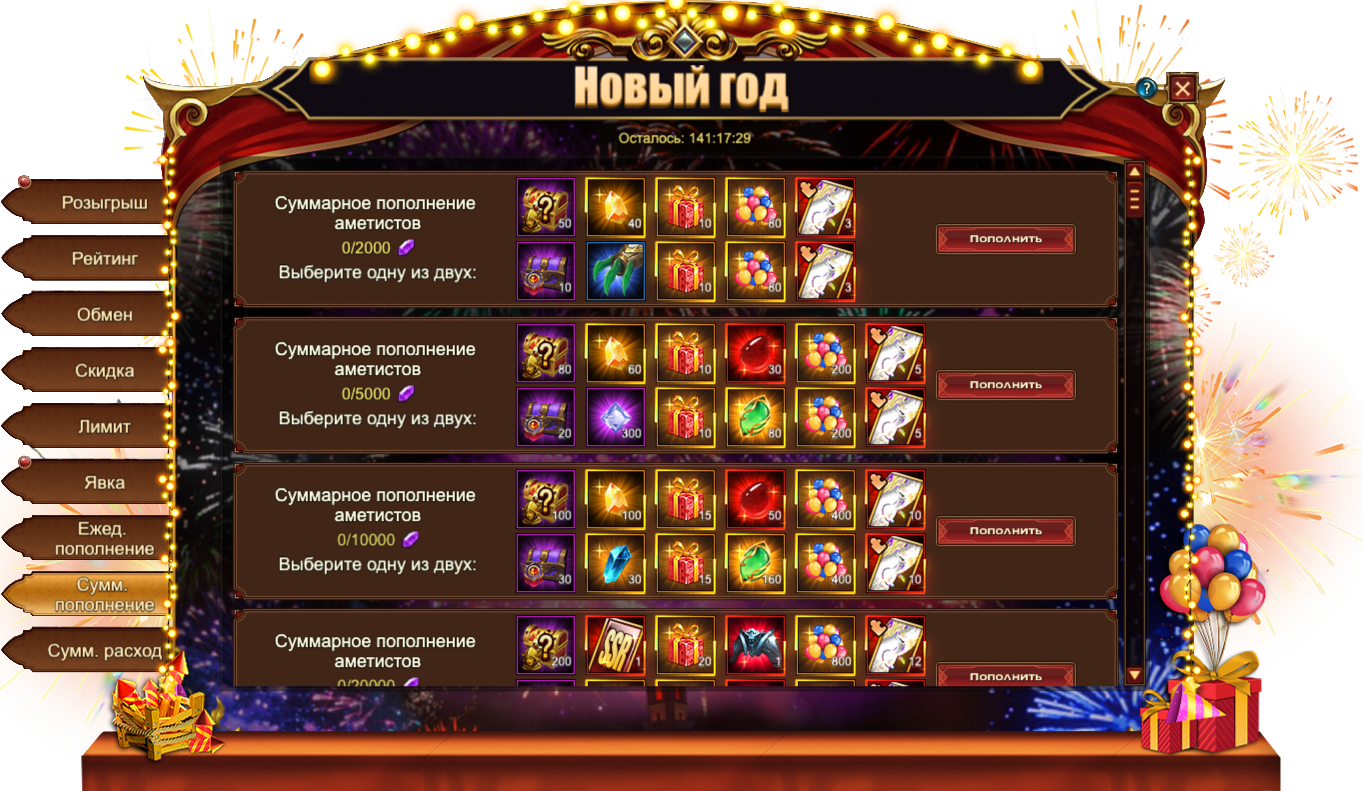Pick the SSR card reward icon
1363x791 pixels.
[615, 645]
